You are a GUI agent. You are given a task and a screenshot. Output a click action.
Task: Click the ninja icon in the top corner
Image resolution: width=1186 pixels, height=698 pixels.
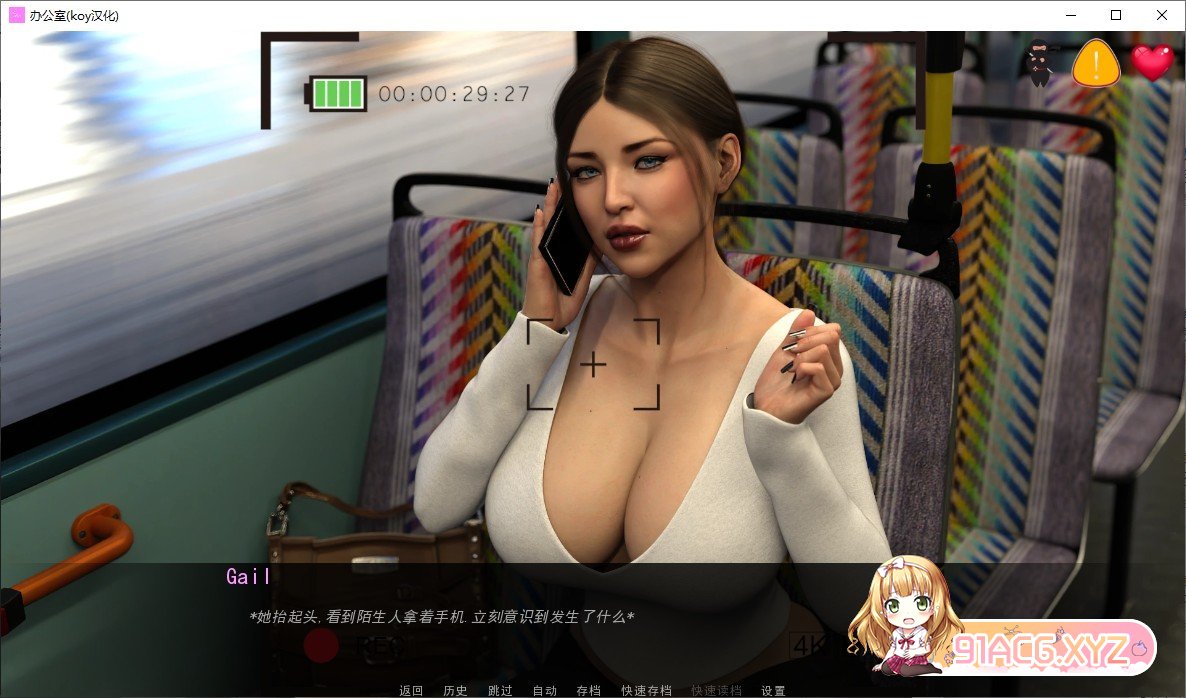(1039, 64)
